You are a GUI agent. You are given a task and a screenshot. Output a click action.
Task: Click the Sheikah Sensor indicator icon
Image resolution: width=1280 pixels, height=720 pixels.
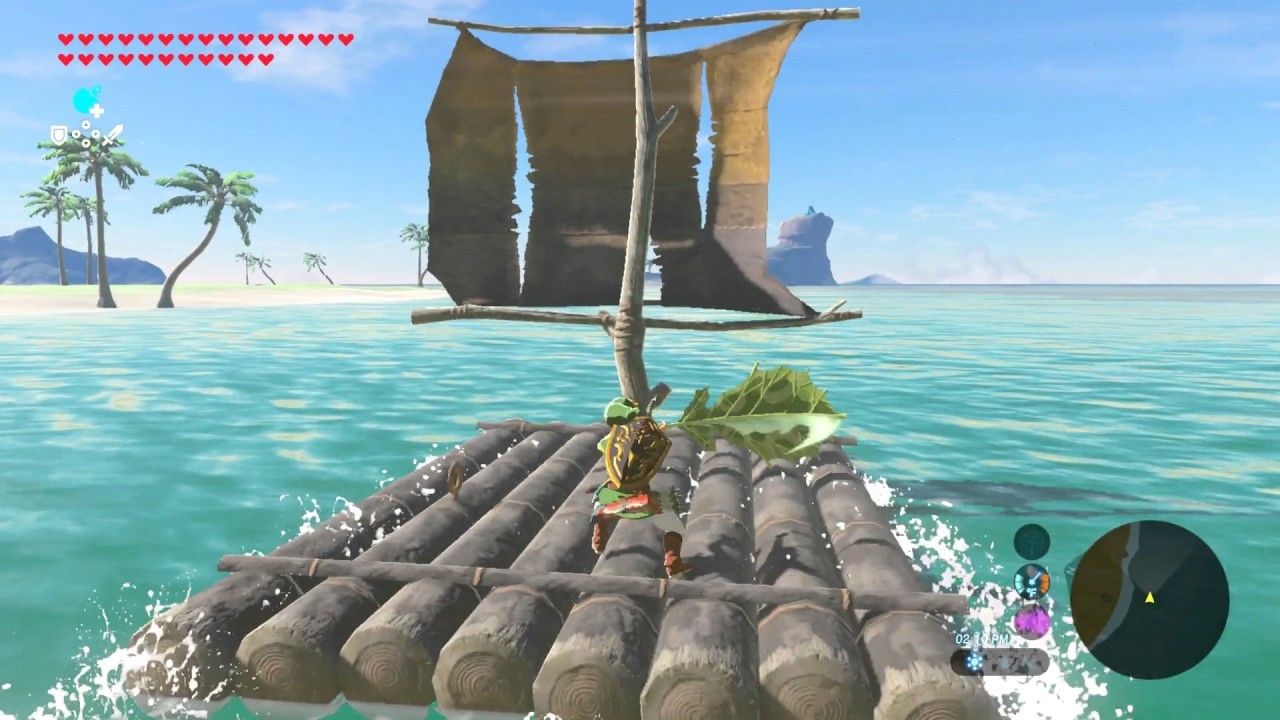[x=1031, y=541]
